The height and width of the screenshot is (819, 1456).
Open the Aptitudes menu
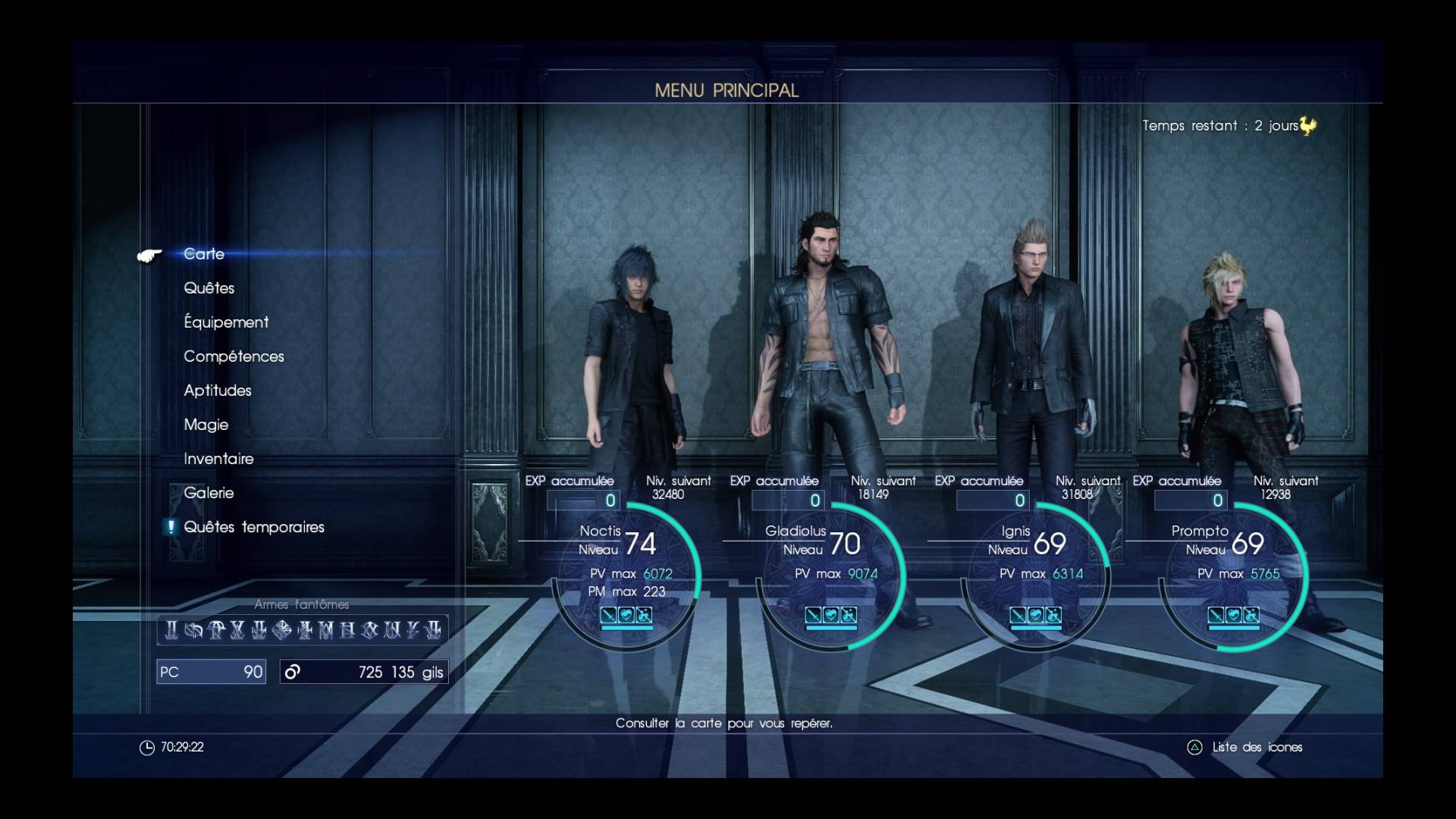(x=217, y=391)
